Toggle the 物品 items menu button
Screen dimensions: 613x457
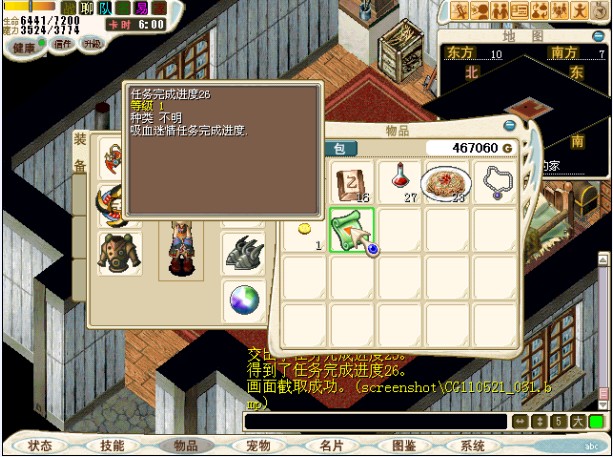pos(186,445)
